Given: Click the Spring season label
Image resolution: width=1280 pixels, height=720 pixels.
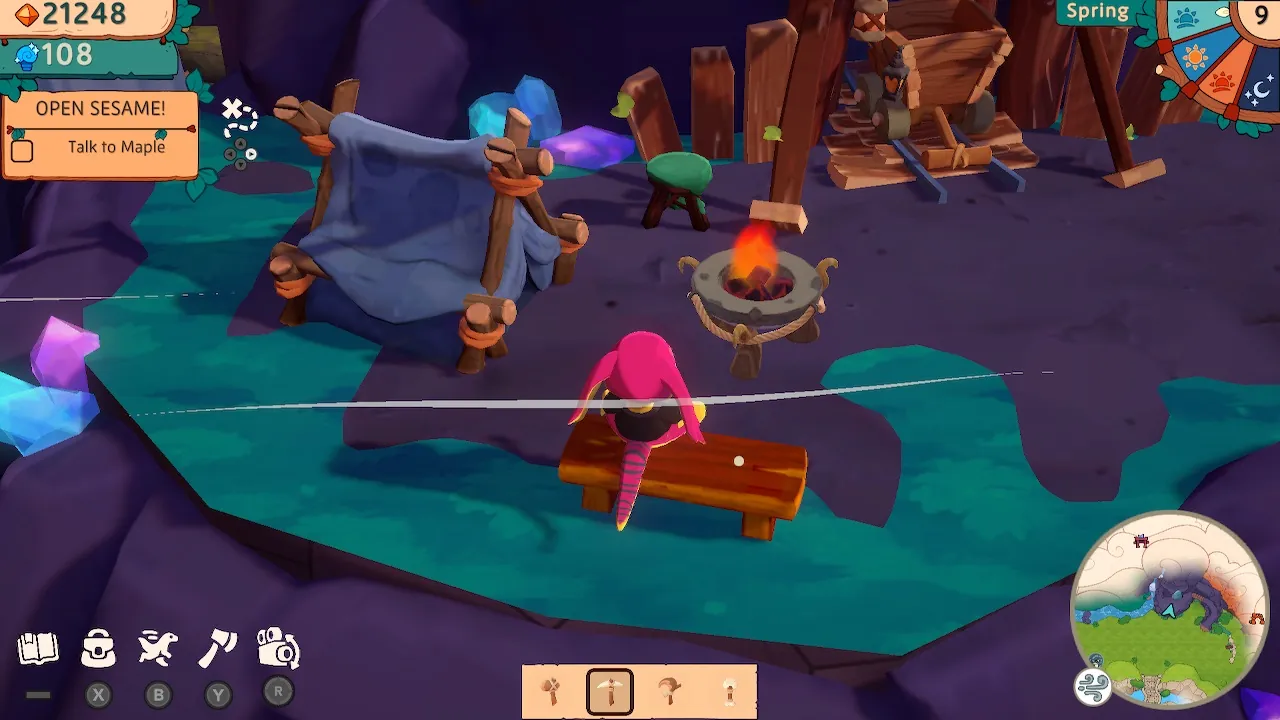Looking at the screenshot, I should click(1097, 11).
